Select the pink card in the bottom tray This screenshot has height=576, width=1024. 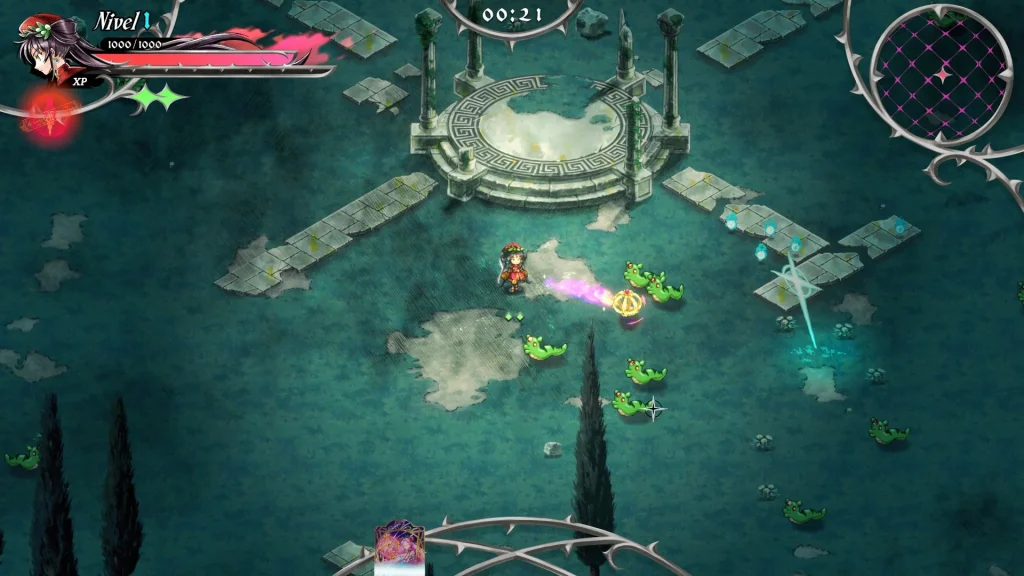[x=398, y=546]
